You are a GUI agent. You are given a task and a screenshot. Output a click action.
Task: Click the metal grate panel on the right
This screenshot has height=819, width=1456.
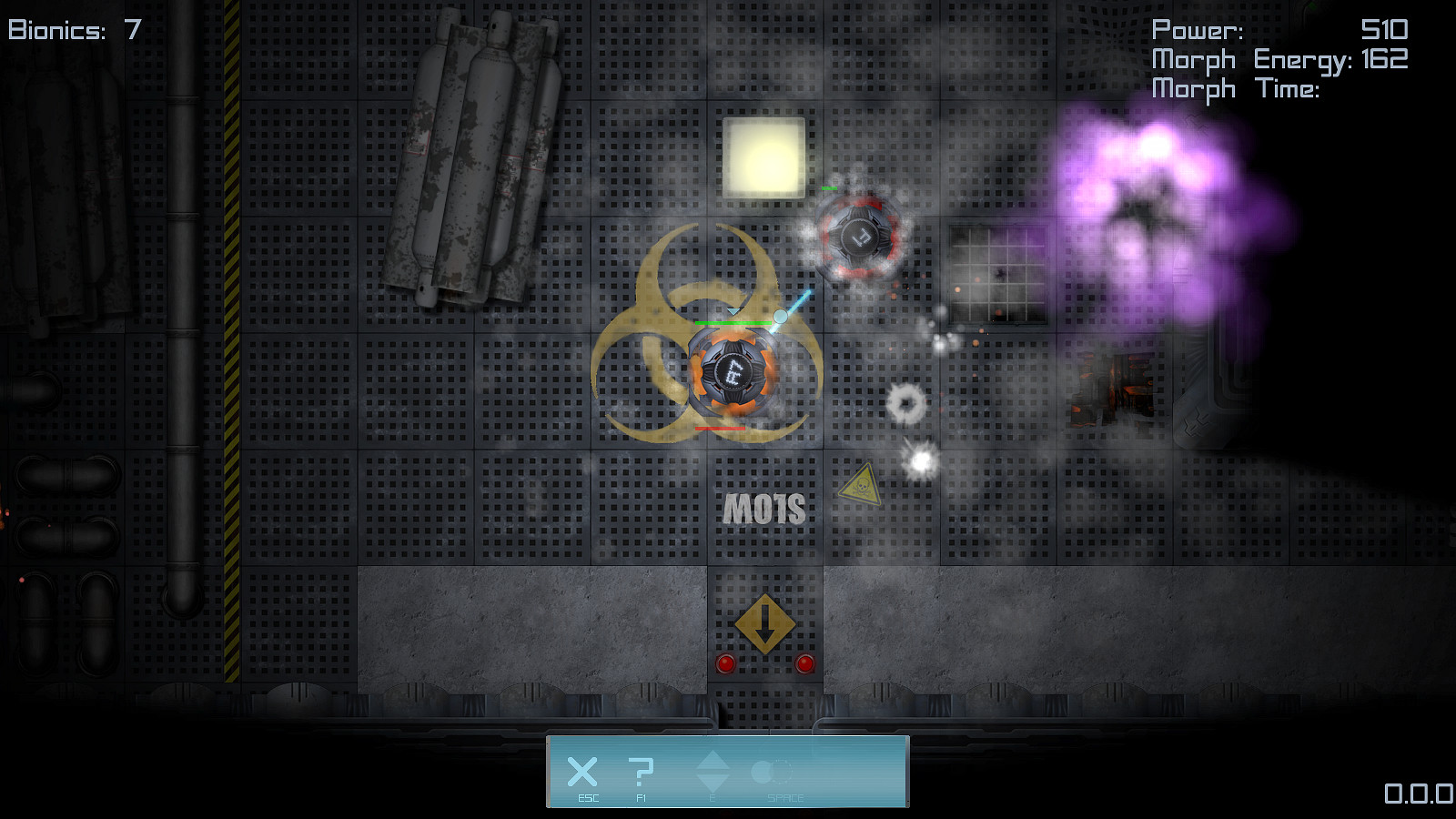coord(999,275)
